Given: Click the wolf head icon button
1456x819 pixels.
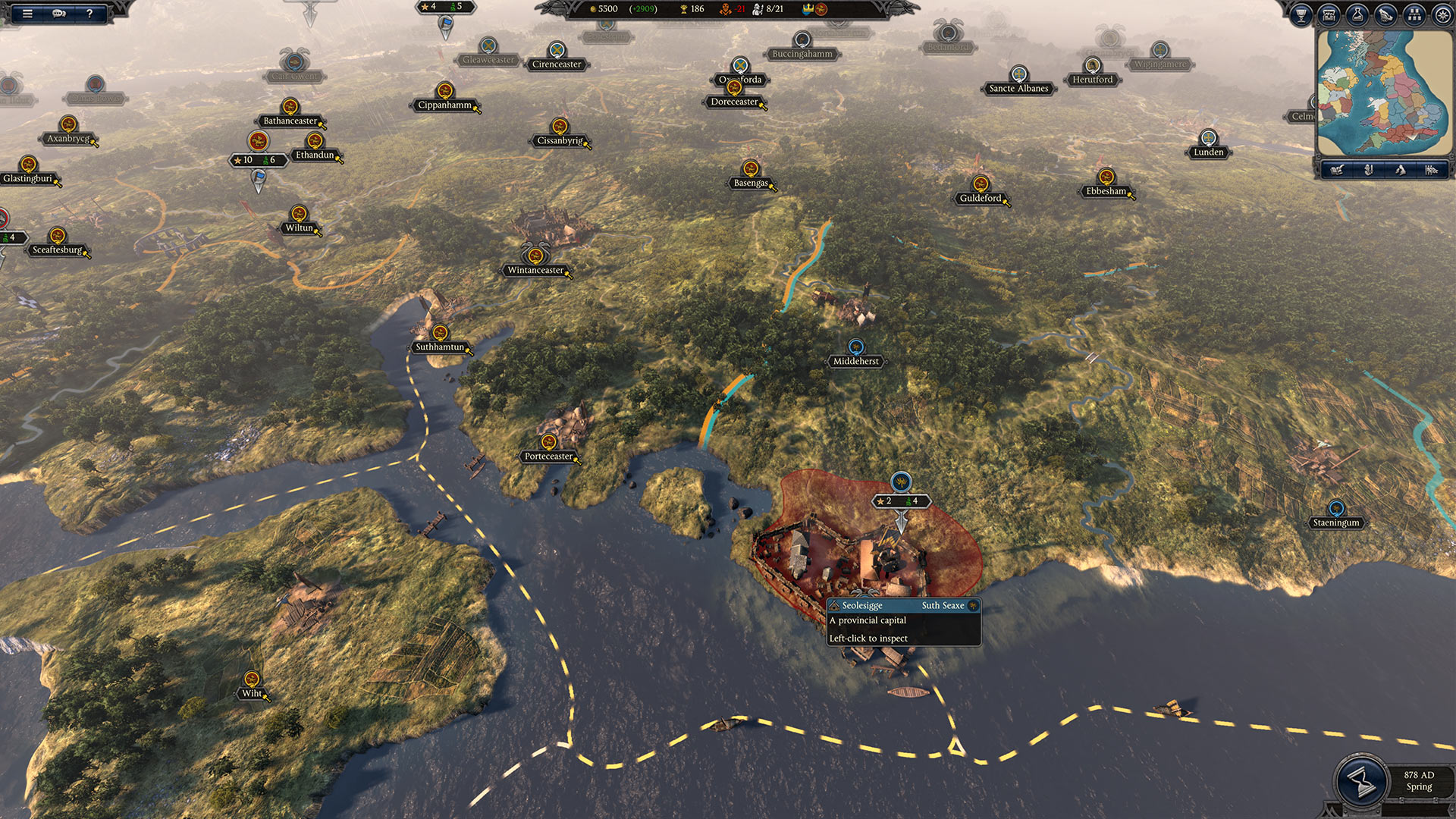Looking at the screenshot, I should coord(1385,14).
